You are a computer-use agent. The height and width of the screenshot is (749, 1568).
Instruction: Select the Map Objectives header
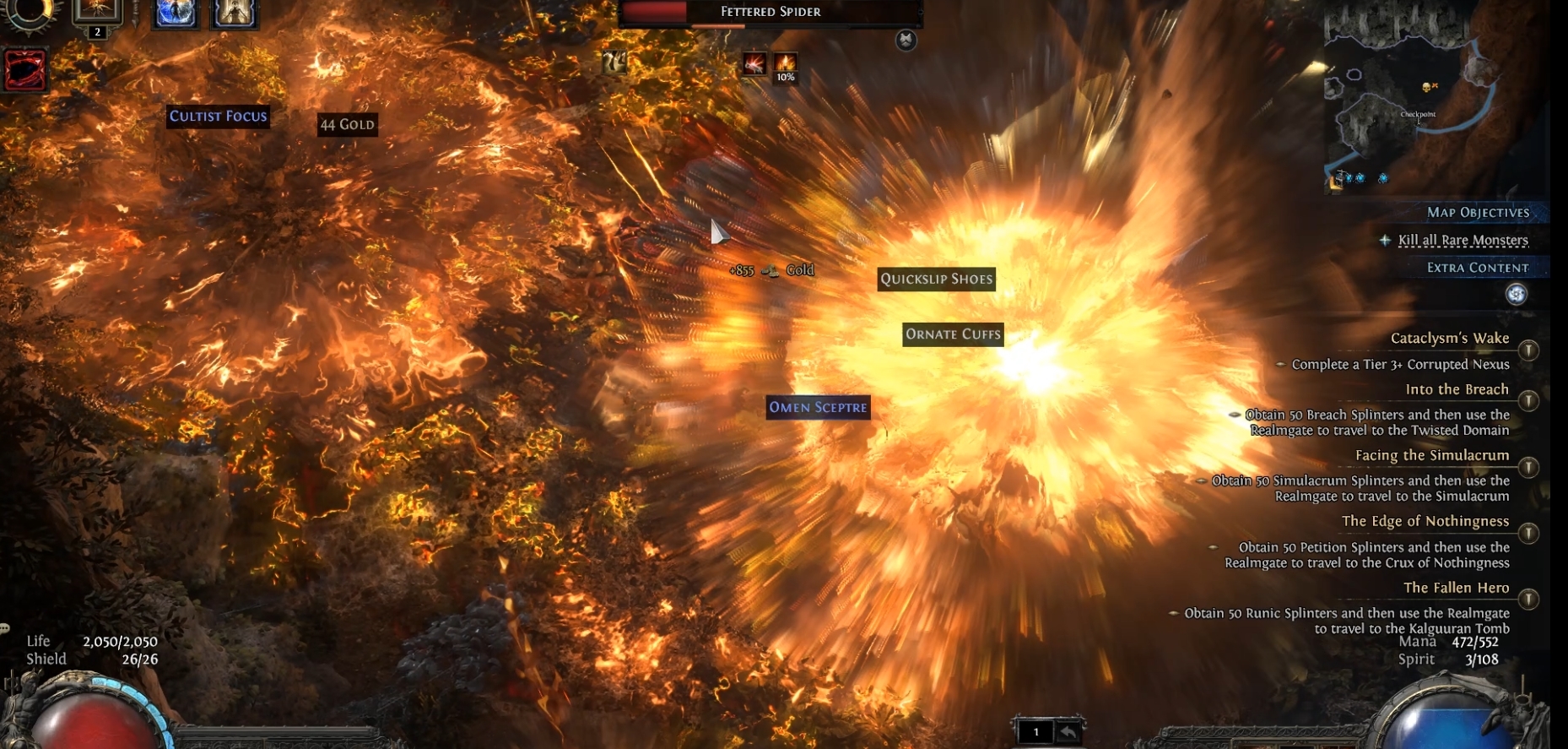(x=1478, y=213)
